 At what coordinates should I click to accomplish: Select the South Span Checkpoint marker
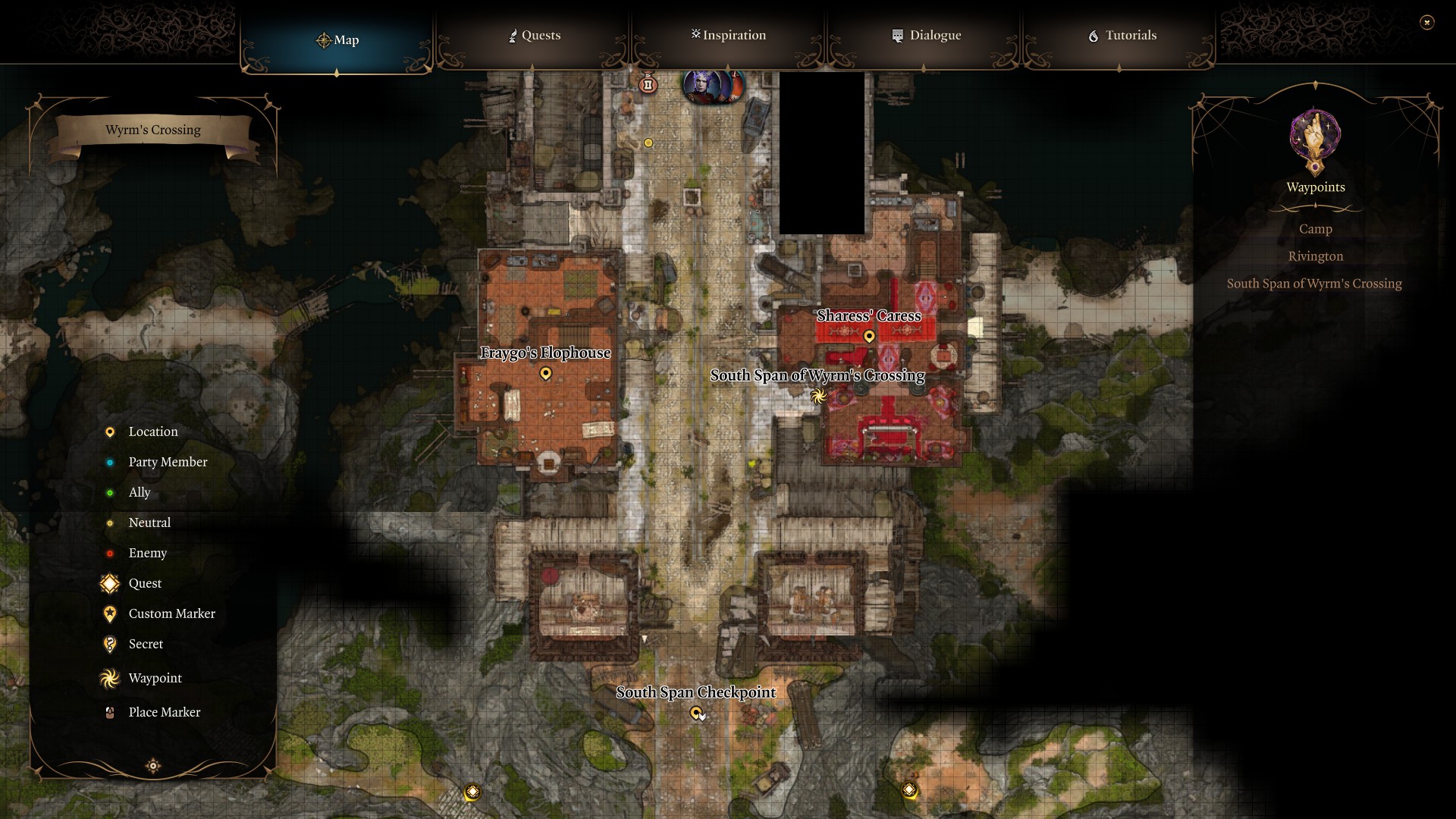[696, 712]
